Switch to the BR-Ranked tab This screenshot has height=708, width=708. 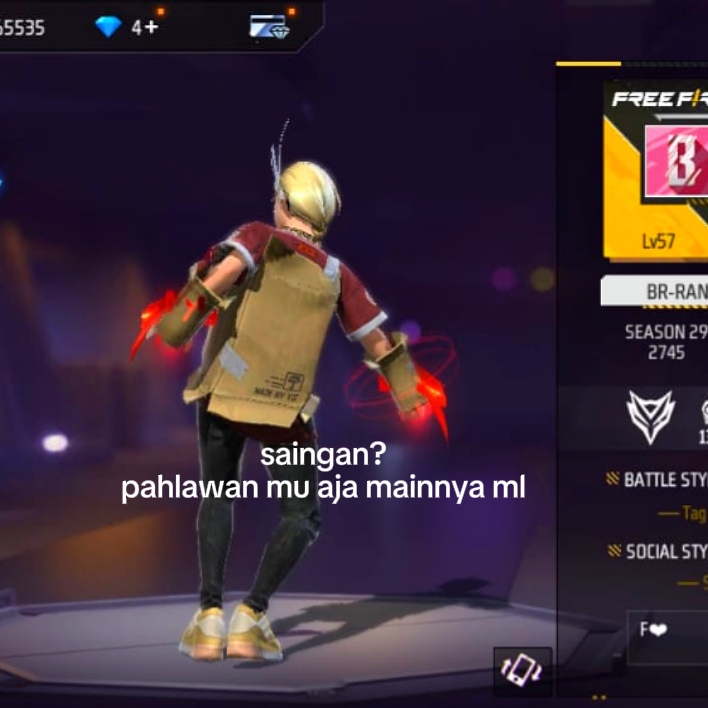coord(655,290)
